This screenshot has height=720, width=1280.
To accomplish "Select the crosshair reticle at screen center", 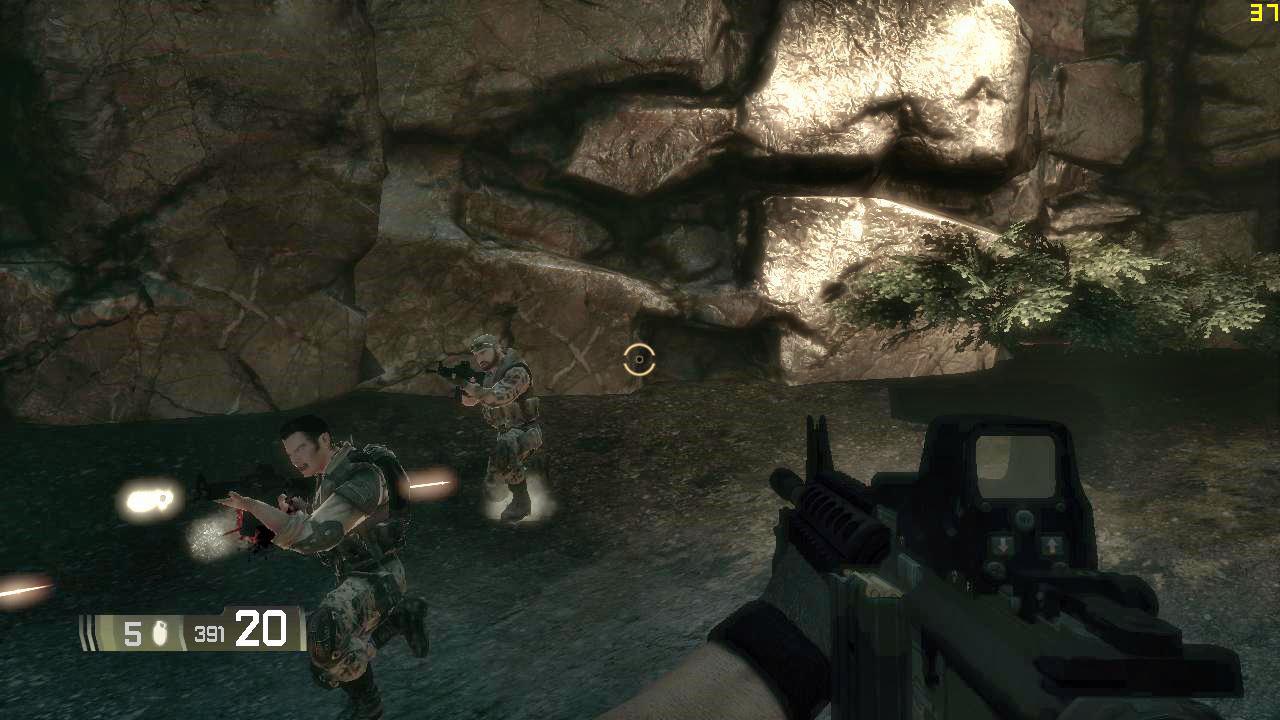I will (639, 360).
